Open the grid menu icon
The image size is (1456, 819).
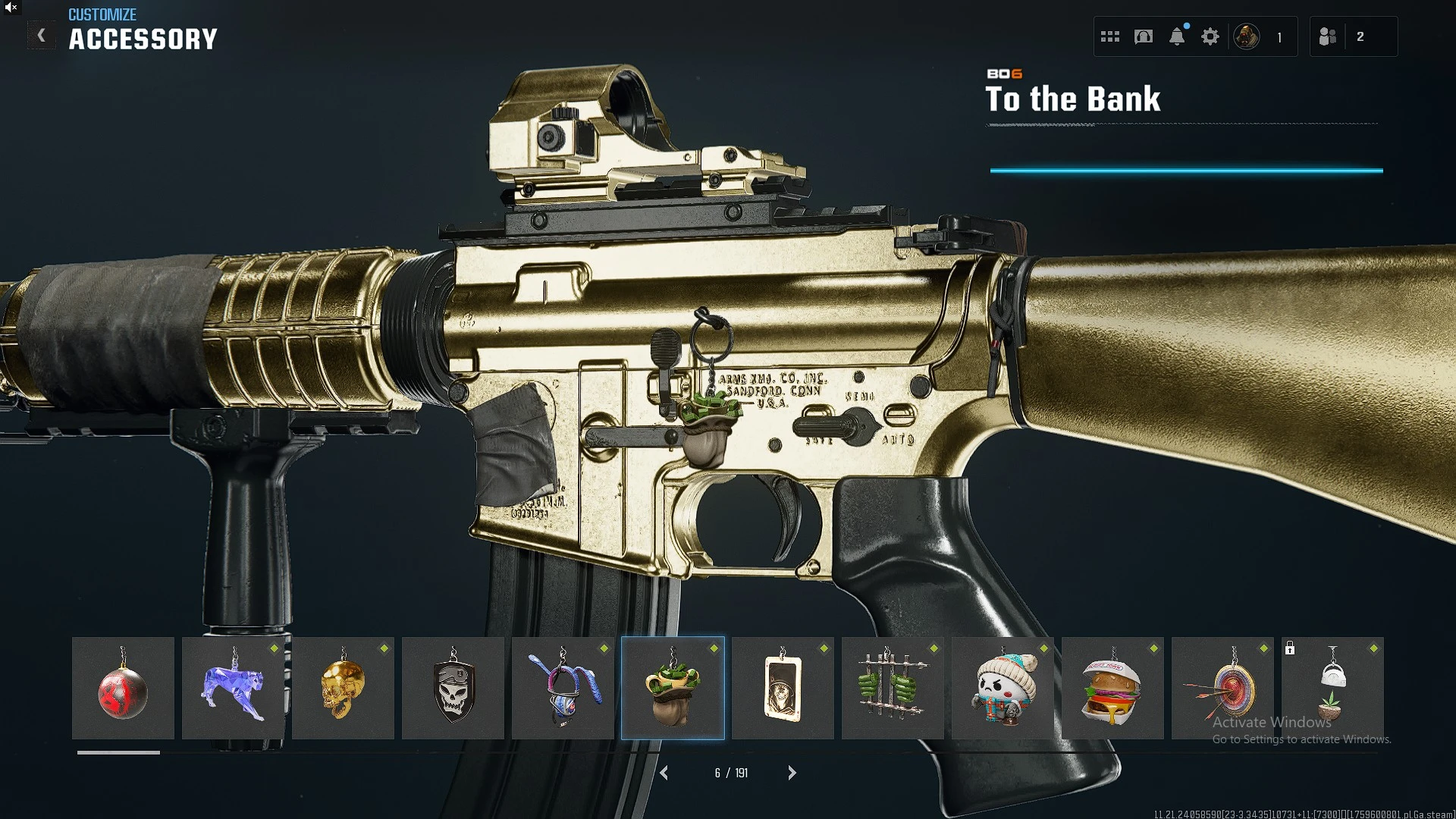(x=1110, y=36)
